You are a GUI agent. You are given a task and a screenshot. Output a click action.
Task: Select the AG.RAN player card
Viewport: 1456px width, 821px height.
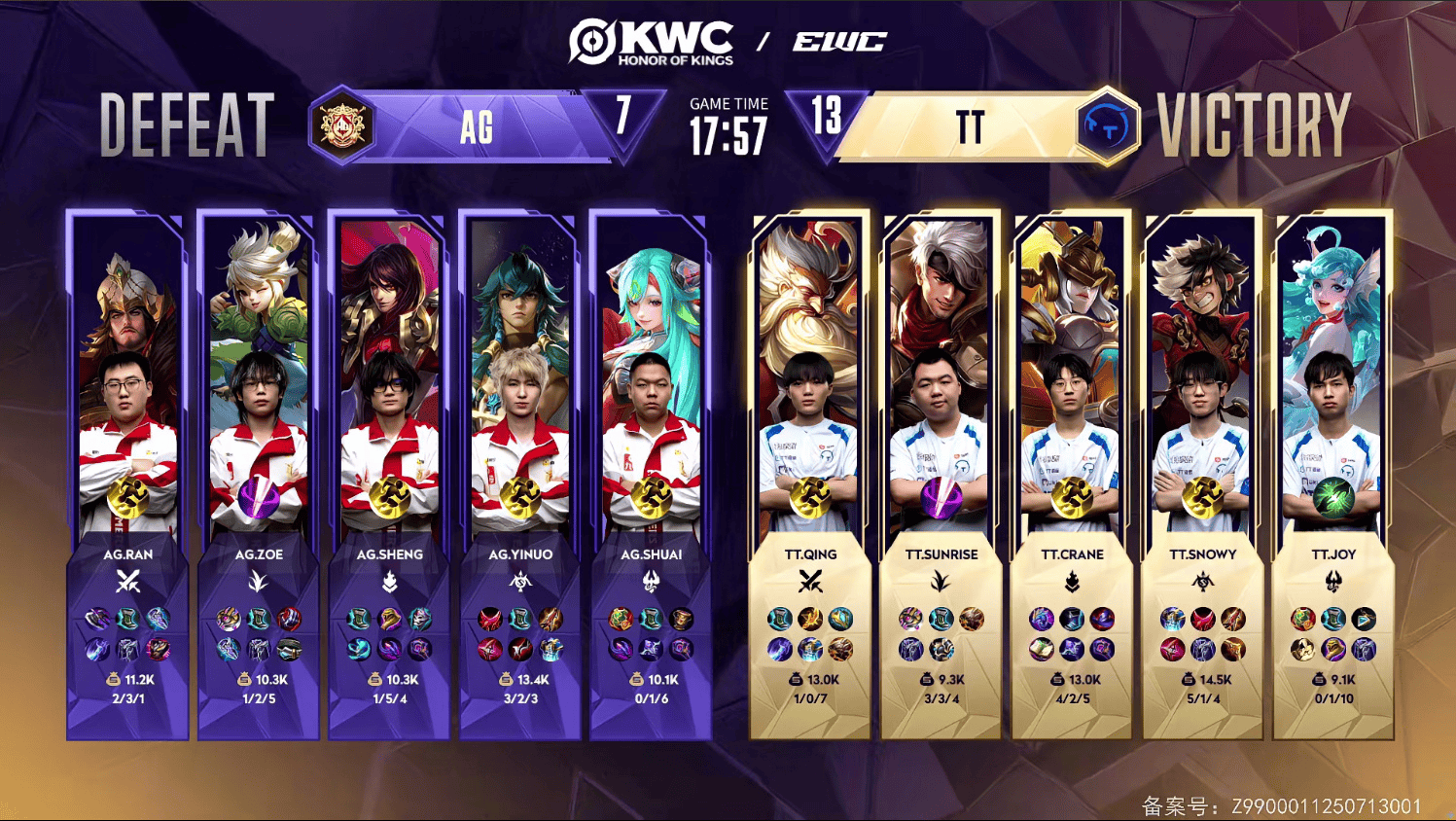click(x=127, y=475)
